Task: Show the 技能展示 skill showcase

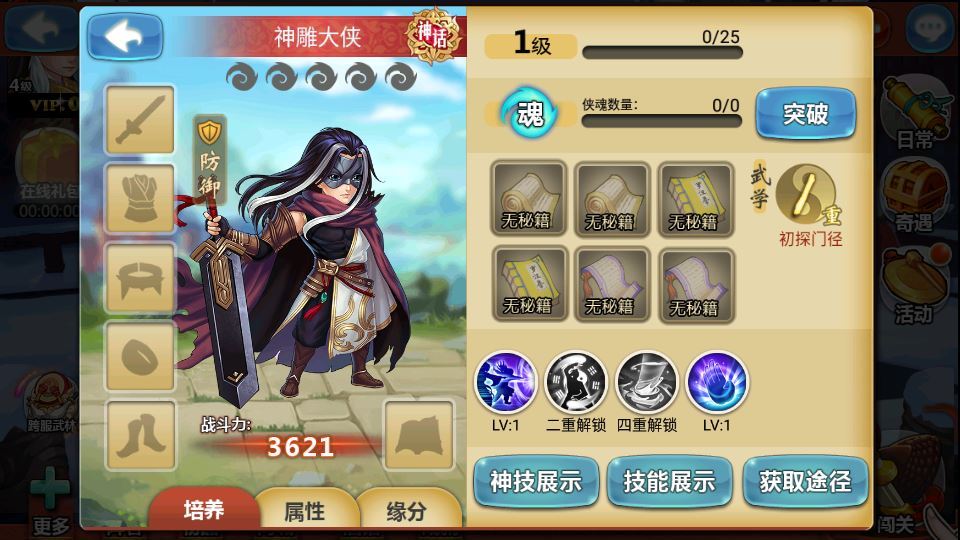Action: click(669, 482)
